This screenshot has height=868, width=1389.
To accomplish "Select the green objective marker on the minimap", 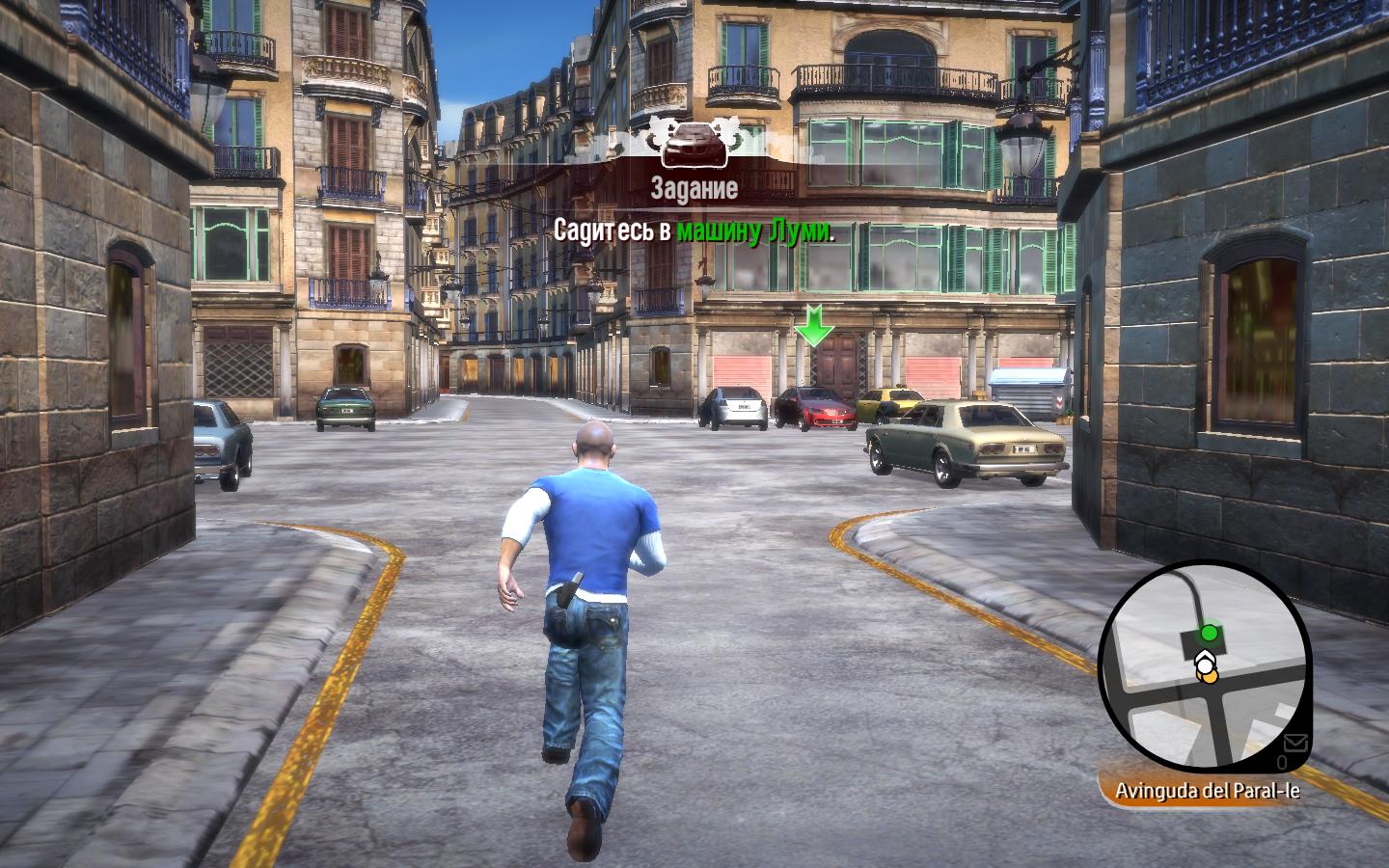I will (x=1208, y=634).
